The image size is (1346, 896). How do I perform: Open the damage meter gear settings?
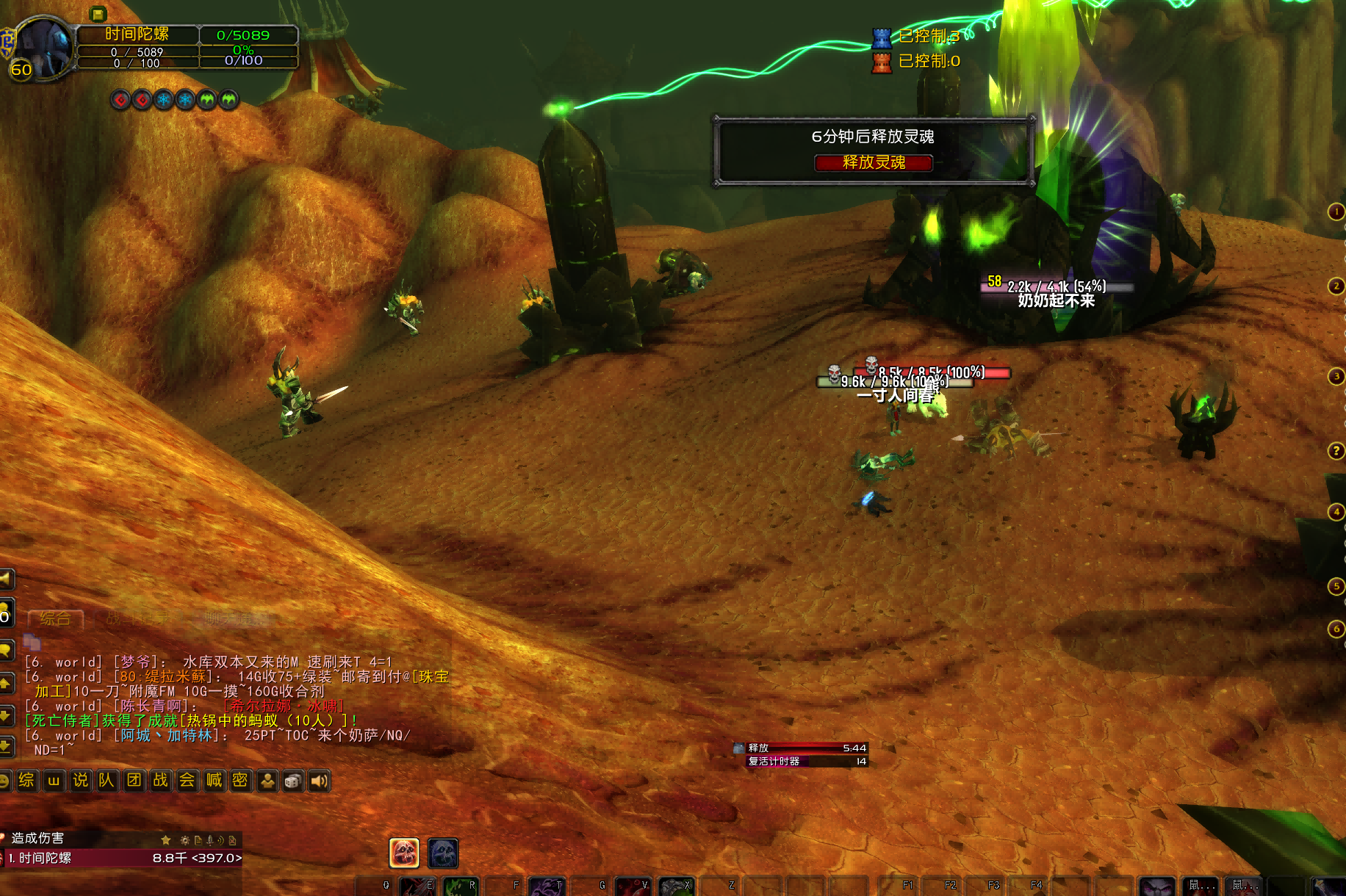185,840
